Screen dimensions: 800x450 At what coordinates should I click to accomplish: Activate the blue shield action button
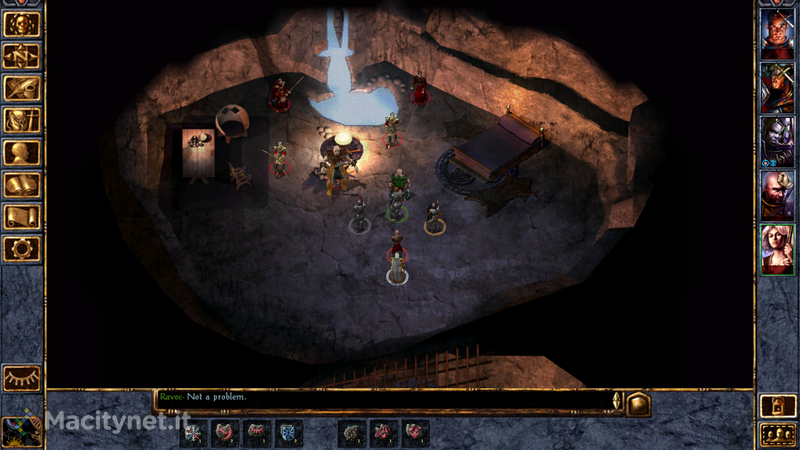[287, 433]
